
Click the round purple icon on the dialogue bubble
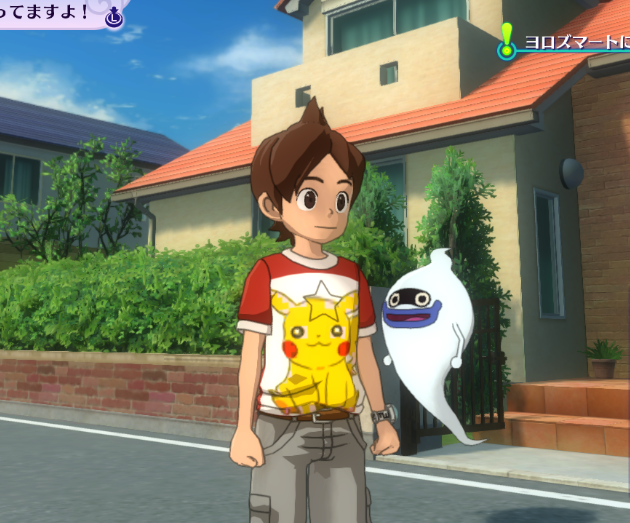[x=114, y=17]
